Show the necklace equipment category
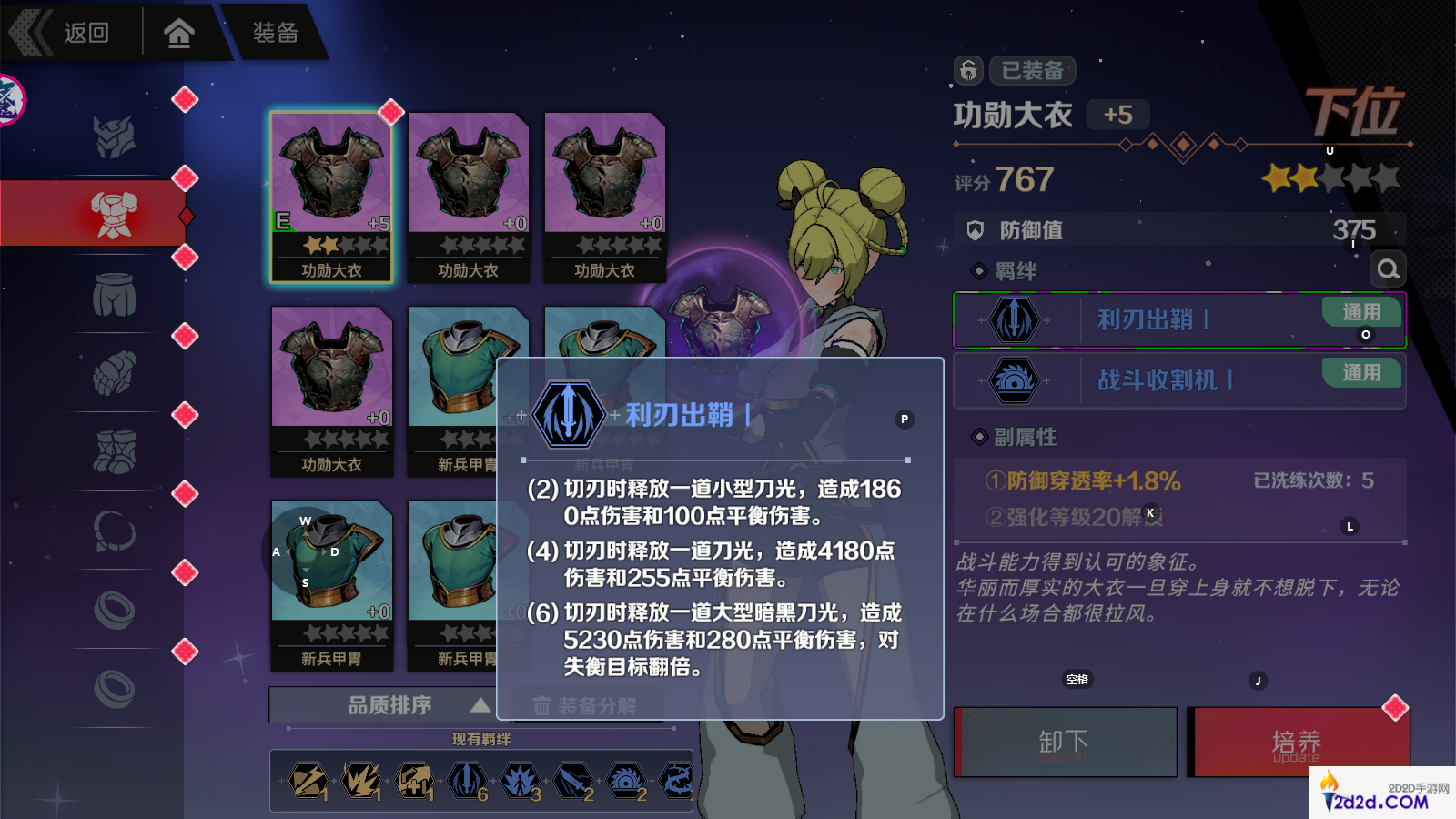Screen dimensions: 1456x819 click(x=115, y=531)
